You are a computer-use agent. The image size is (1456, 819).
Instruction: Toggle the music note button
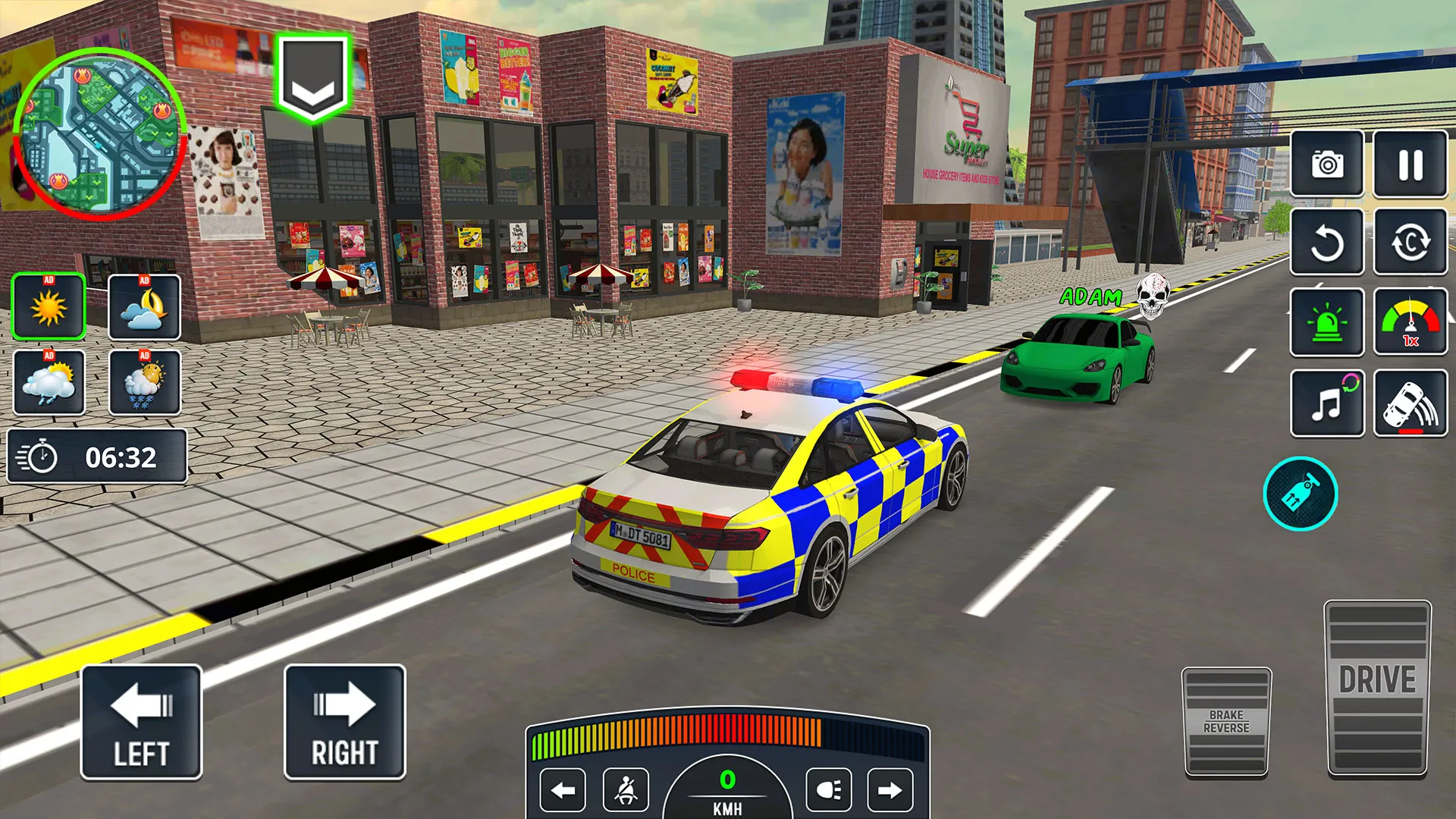(x=1327, y=403)
